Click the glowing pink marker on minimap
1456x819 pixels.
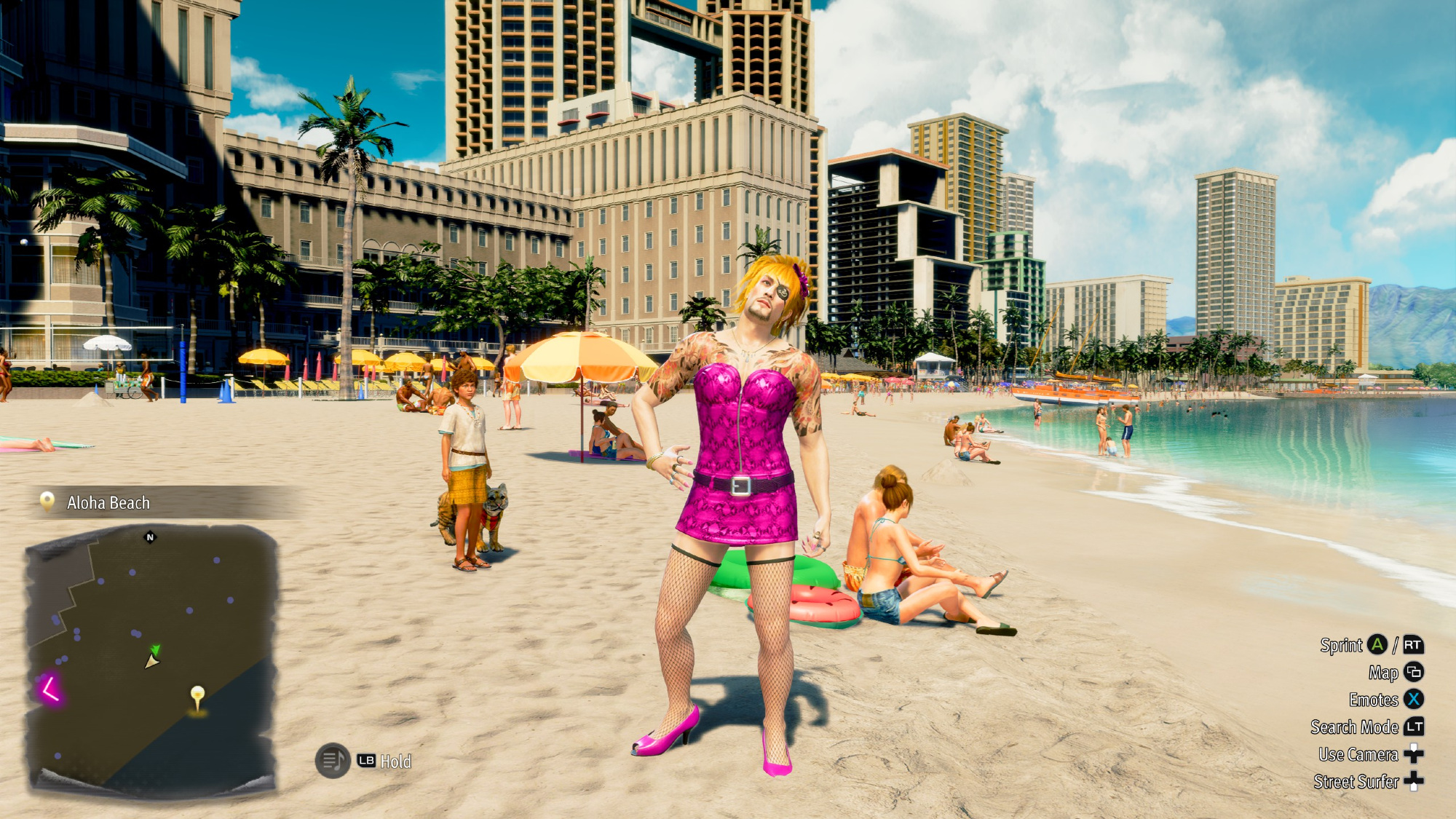click(x=50, y=688)
